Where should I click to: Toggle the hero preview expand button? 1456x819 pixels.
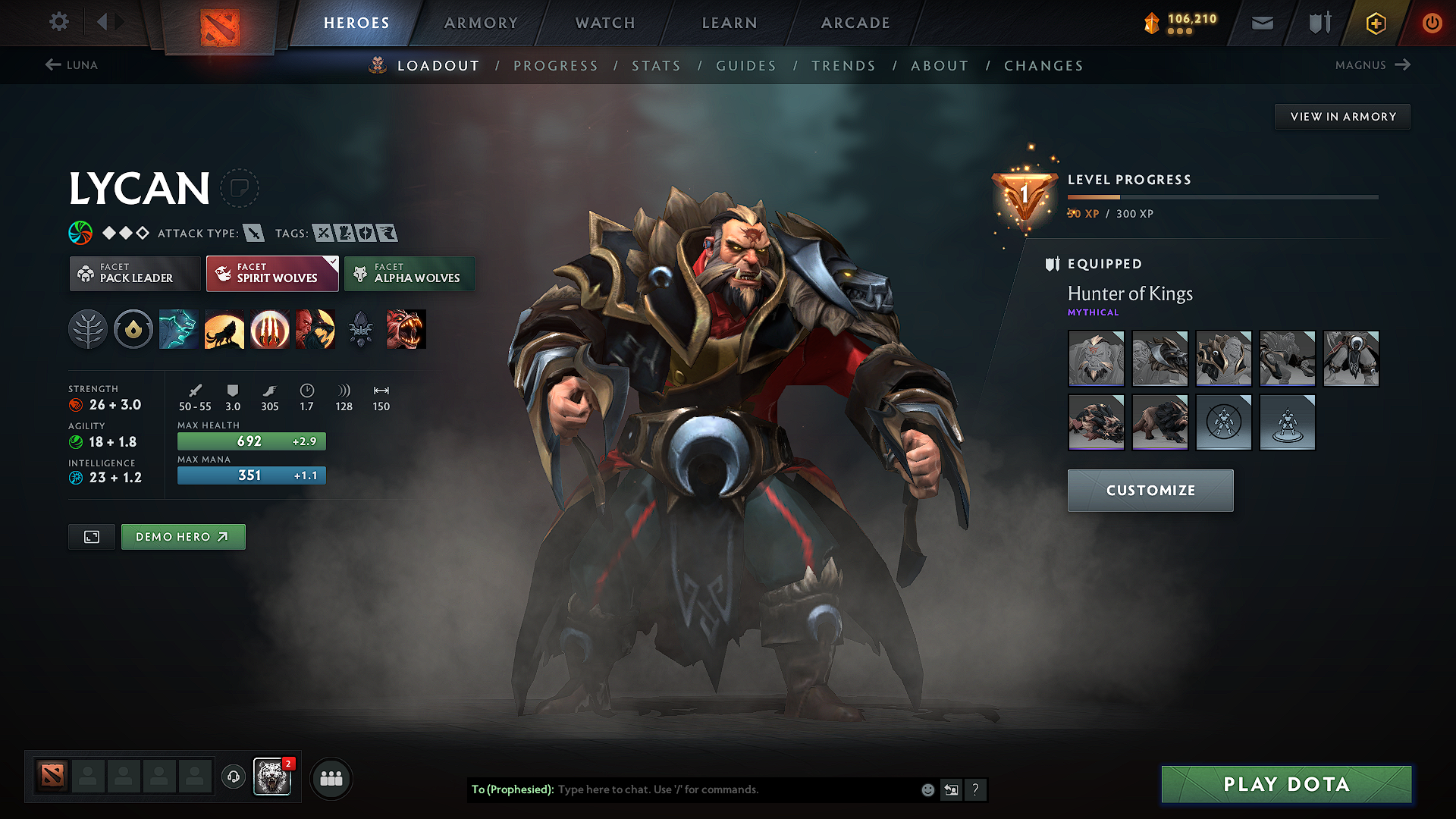91,536
